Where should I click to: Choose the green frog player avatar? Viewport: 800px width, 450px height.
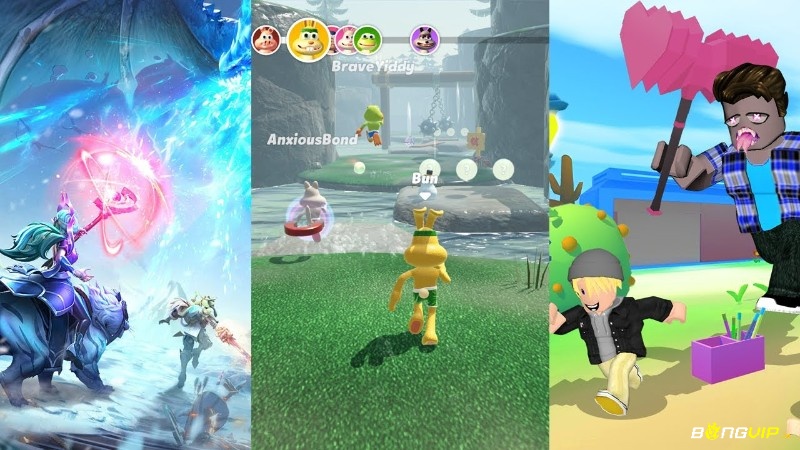point(368,39)
